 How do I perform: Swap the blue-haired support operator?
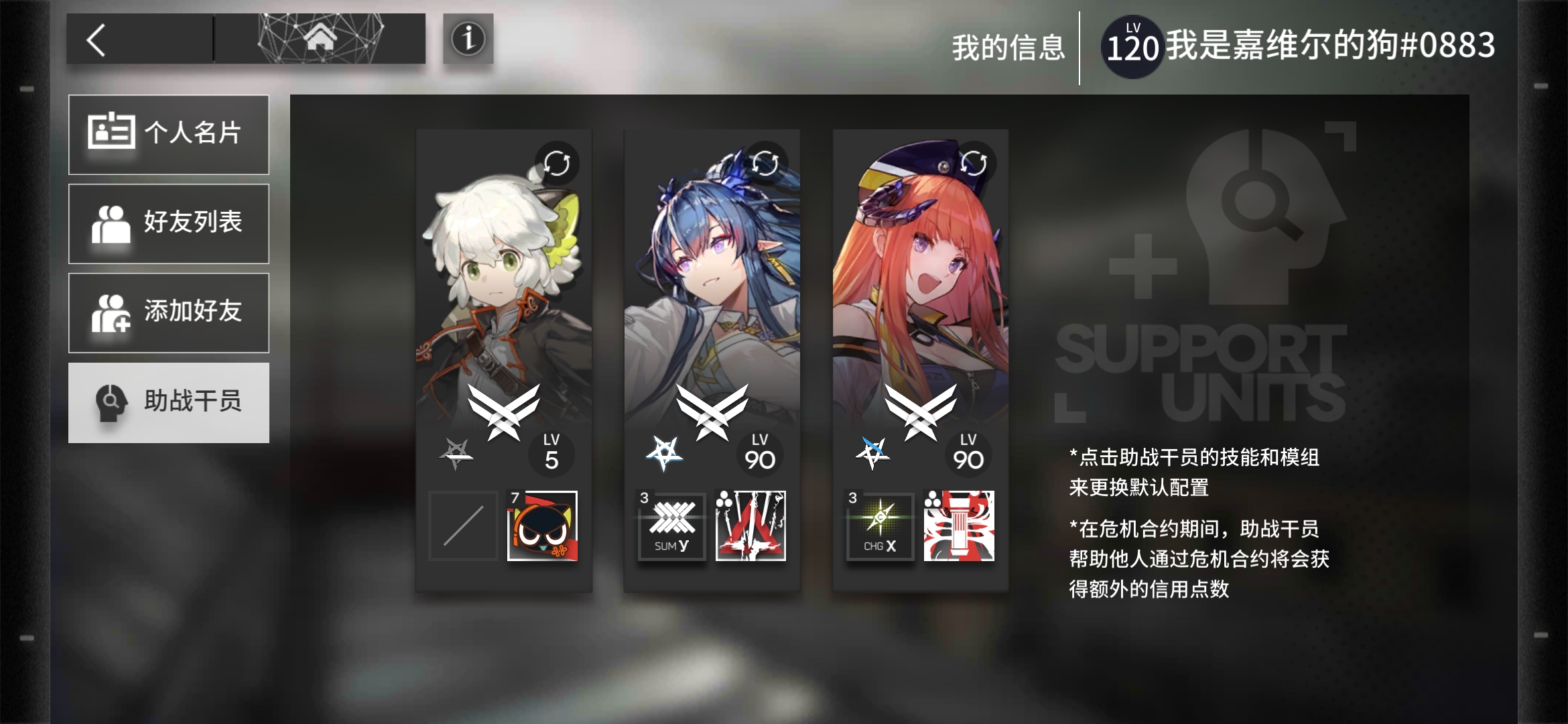click(765, 163)
